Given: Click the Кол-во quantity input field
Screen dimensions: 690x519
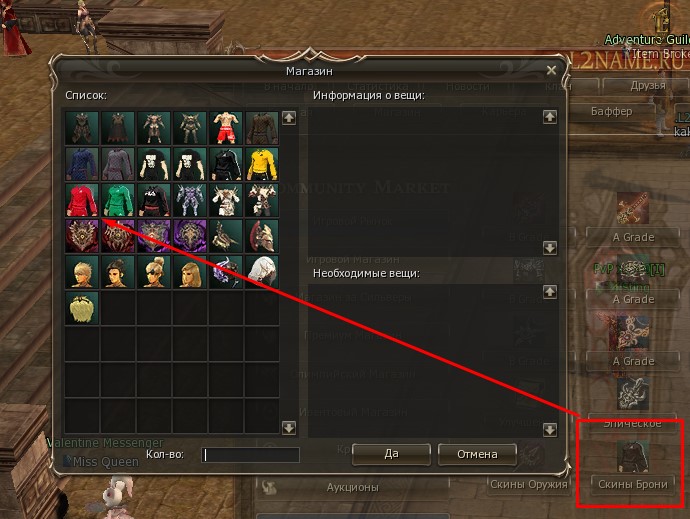Looking at the screenshot, I should [x=251, y=455].
